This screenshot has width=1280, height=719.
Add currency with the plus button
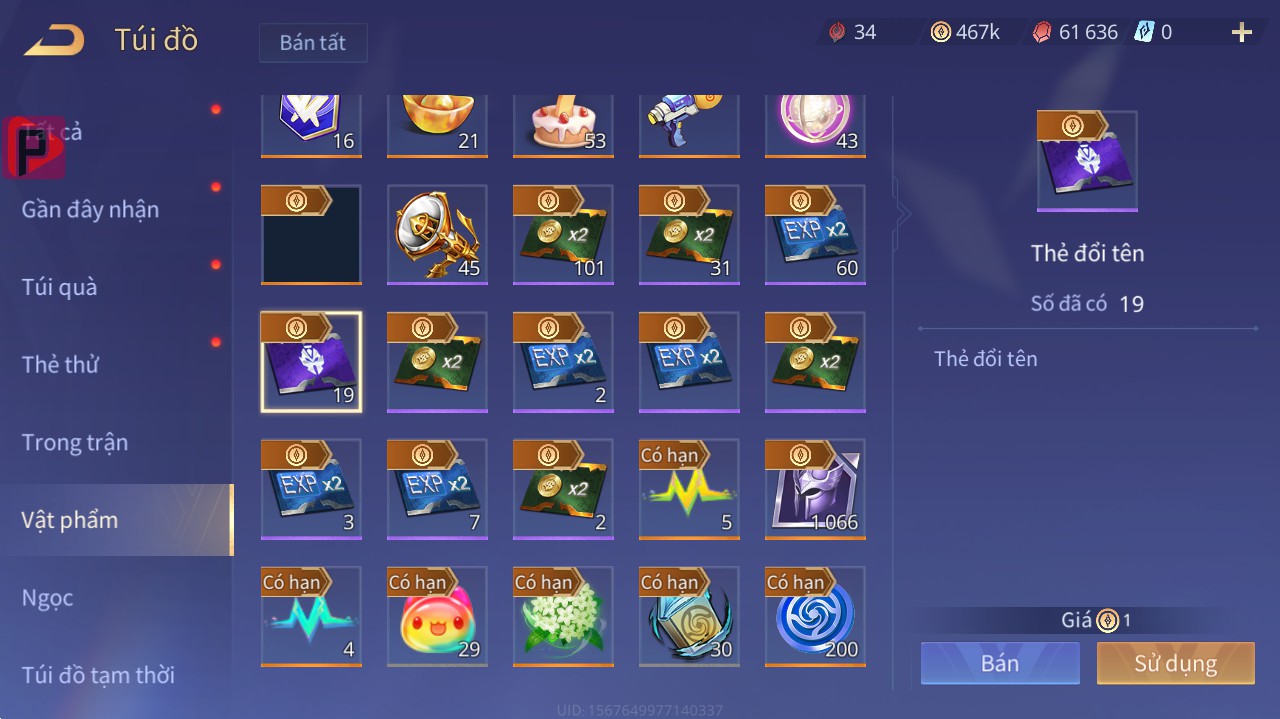pos(1242,33)
